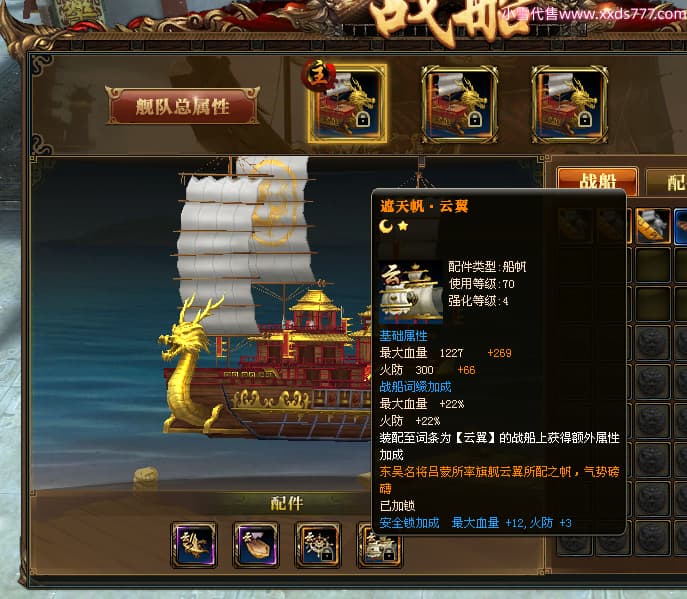Switch to the 配 tab beside 战船
This screenshot has height=599, width=687.
(x=672, y=182)
